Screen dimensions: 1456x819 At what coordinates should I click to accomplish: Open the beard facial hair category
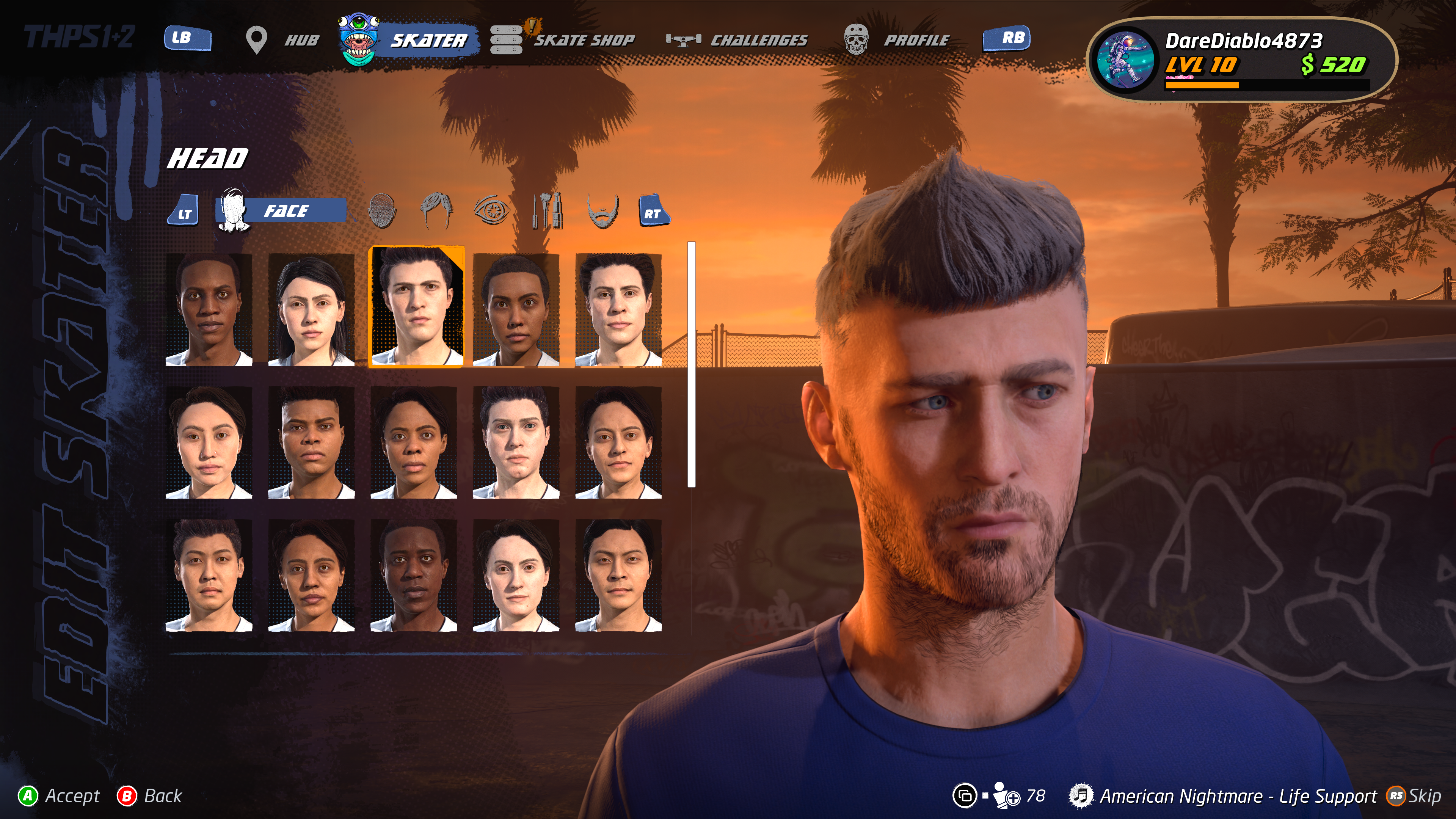click(602, 212)
